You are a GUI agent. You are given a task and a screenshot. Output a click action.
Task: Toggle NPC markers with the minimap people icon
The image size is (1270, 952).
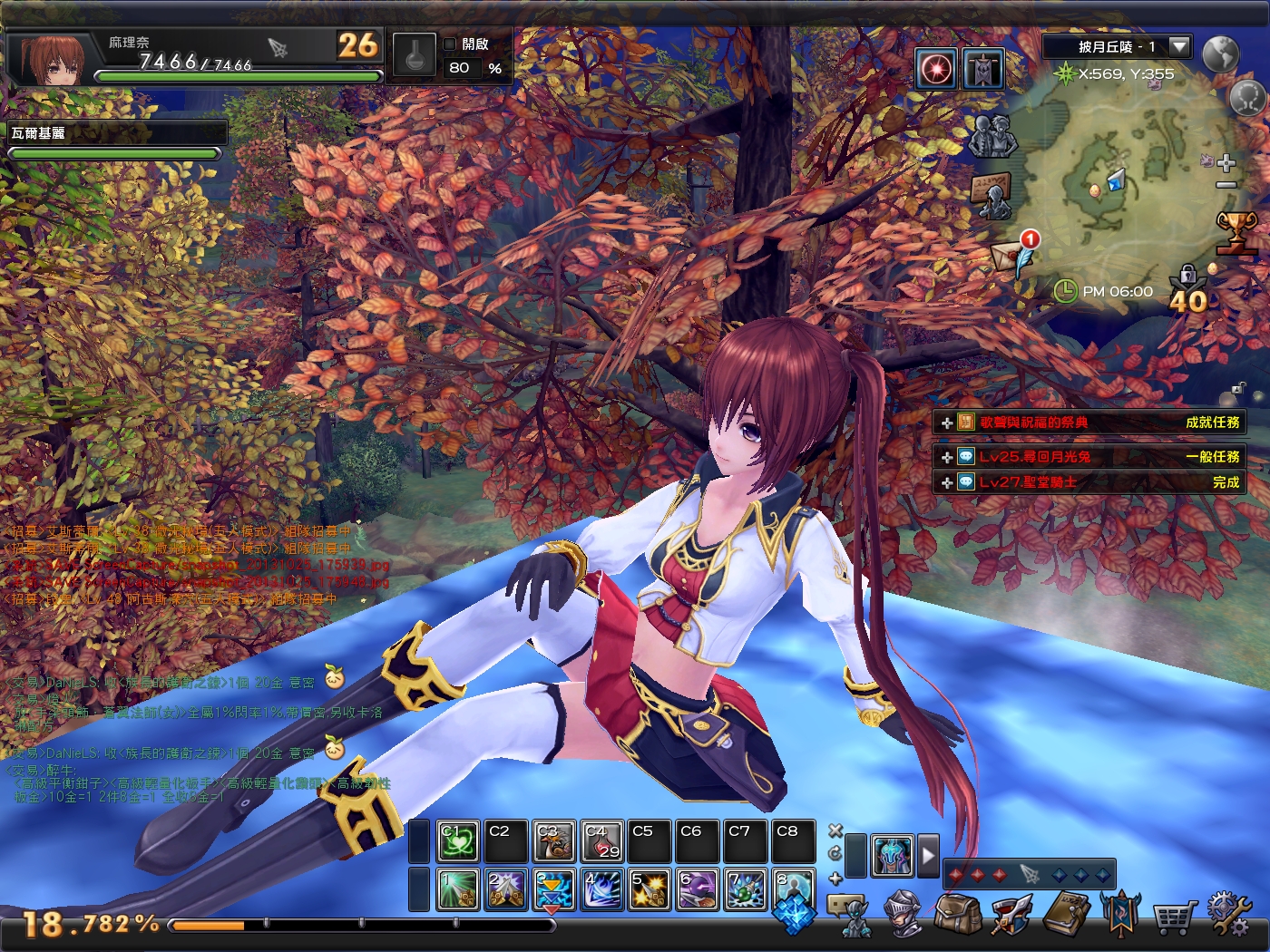[x=993, y=138]
